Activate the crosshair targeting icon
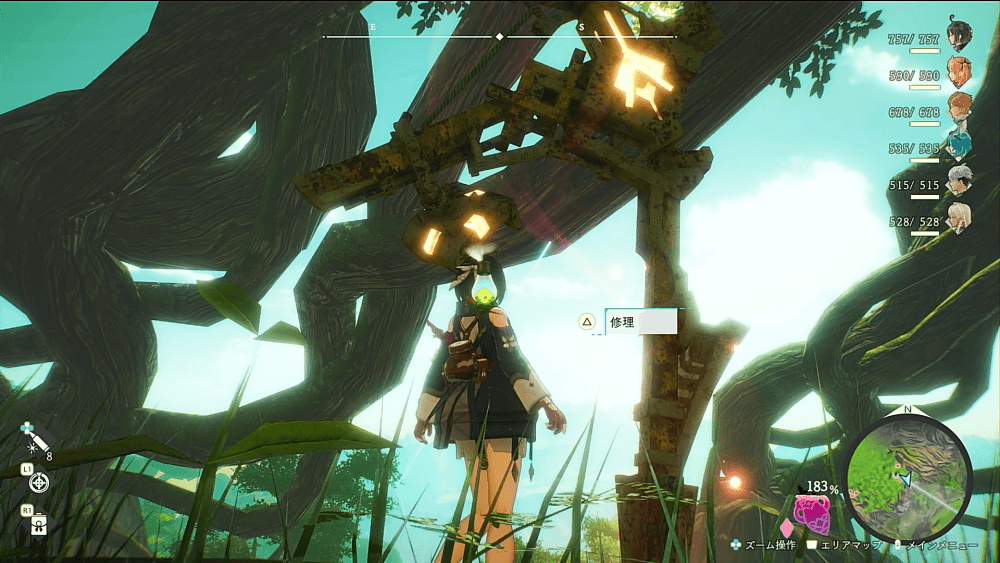 [x=39, y=483]
